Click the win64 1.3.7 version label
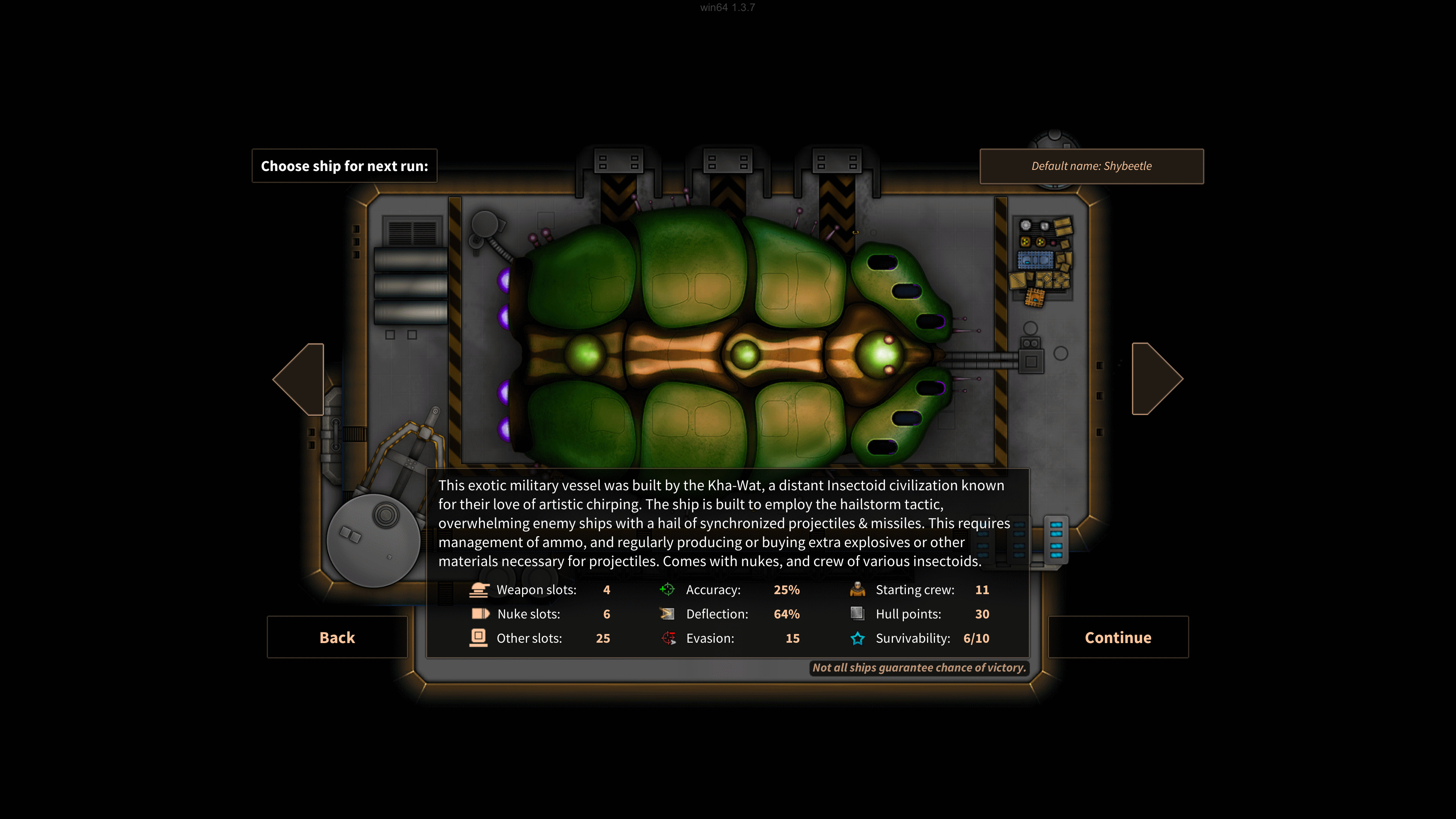 tap(726, 8)
